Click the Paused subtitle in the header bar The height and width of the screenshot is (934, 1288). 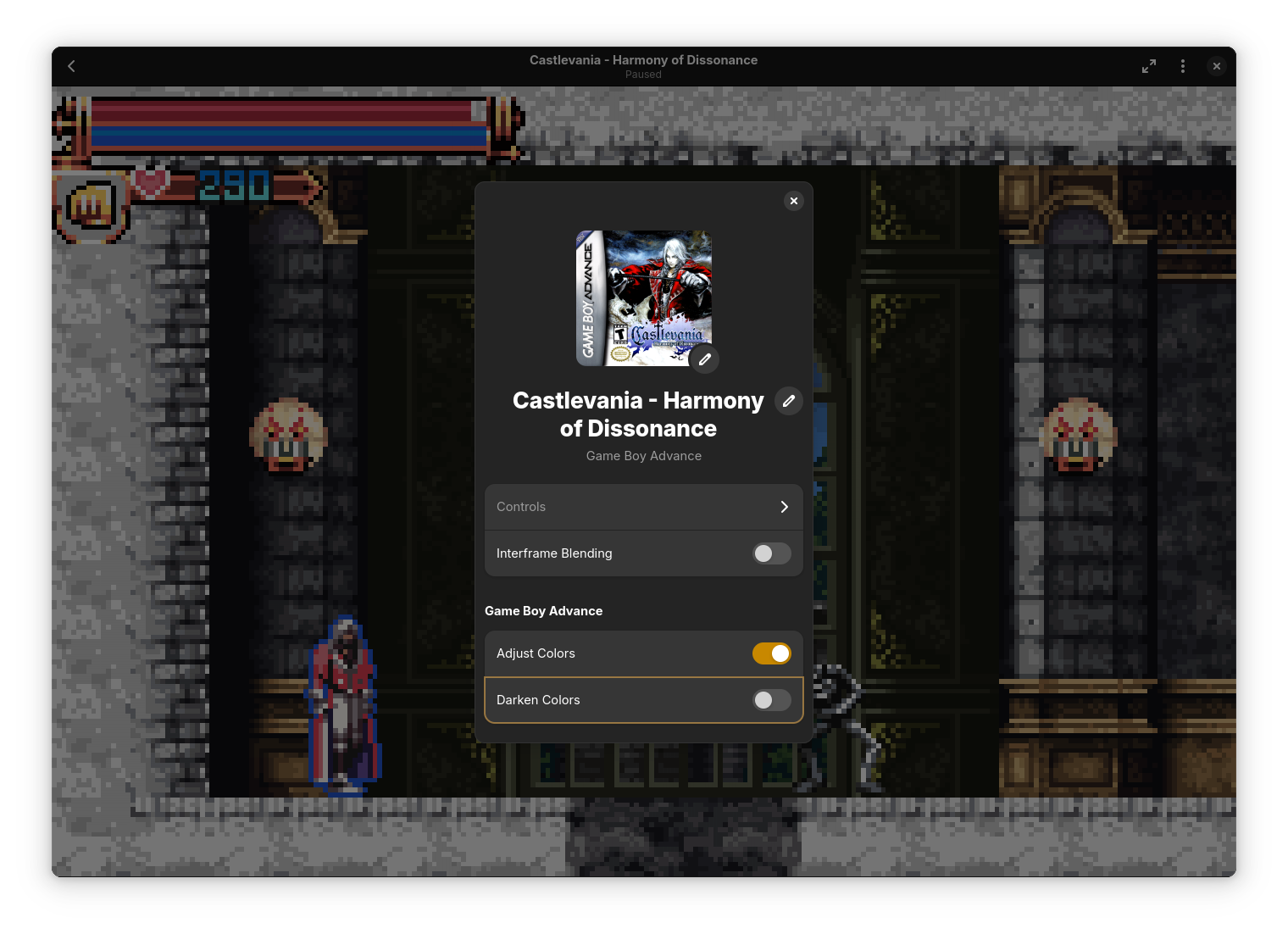[x=643, y=75]
